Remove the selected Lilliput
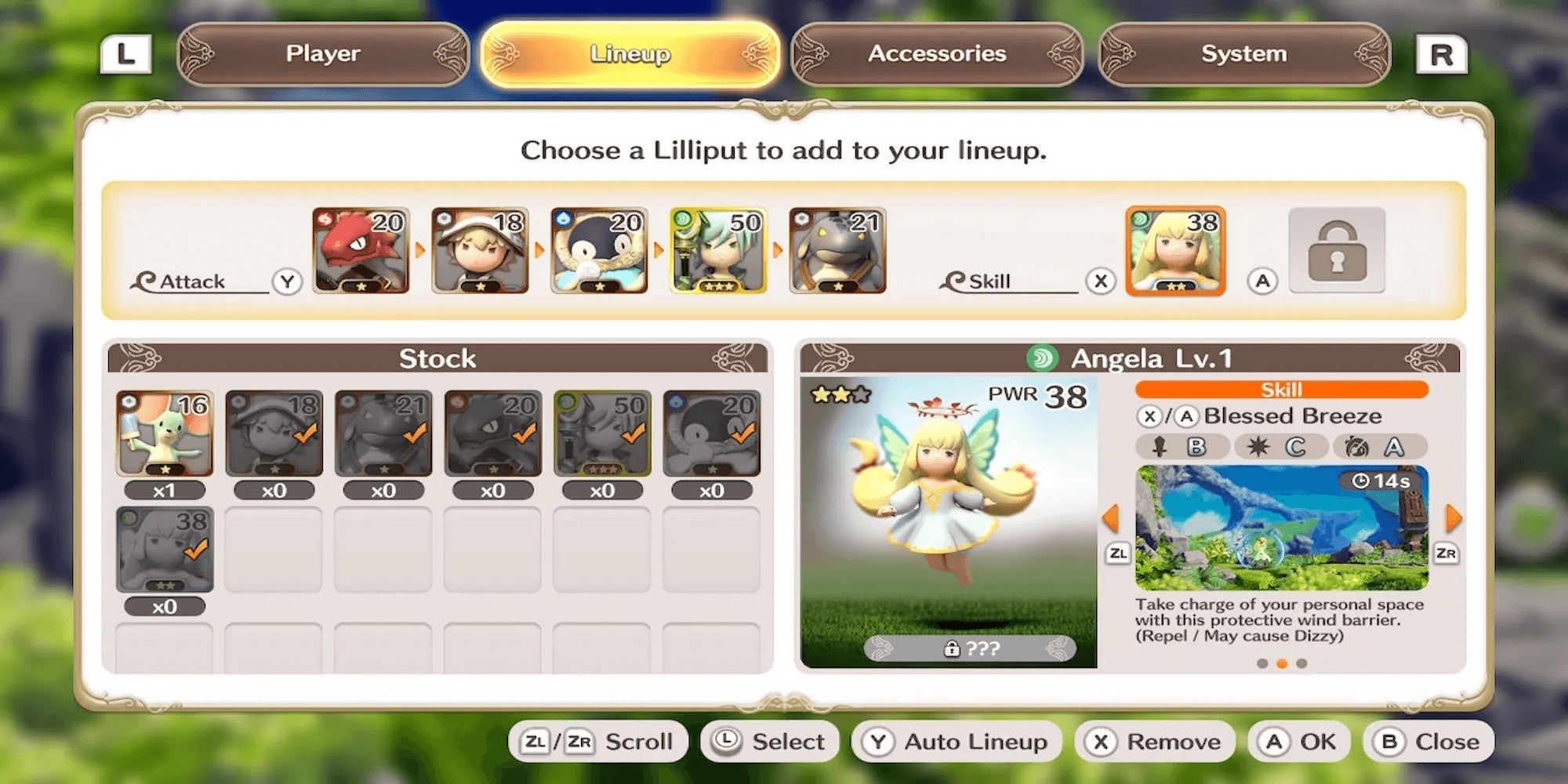 click(x=1156, y=742)
